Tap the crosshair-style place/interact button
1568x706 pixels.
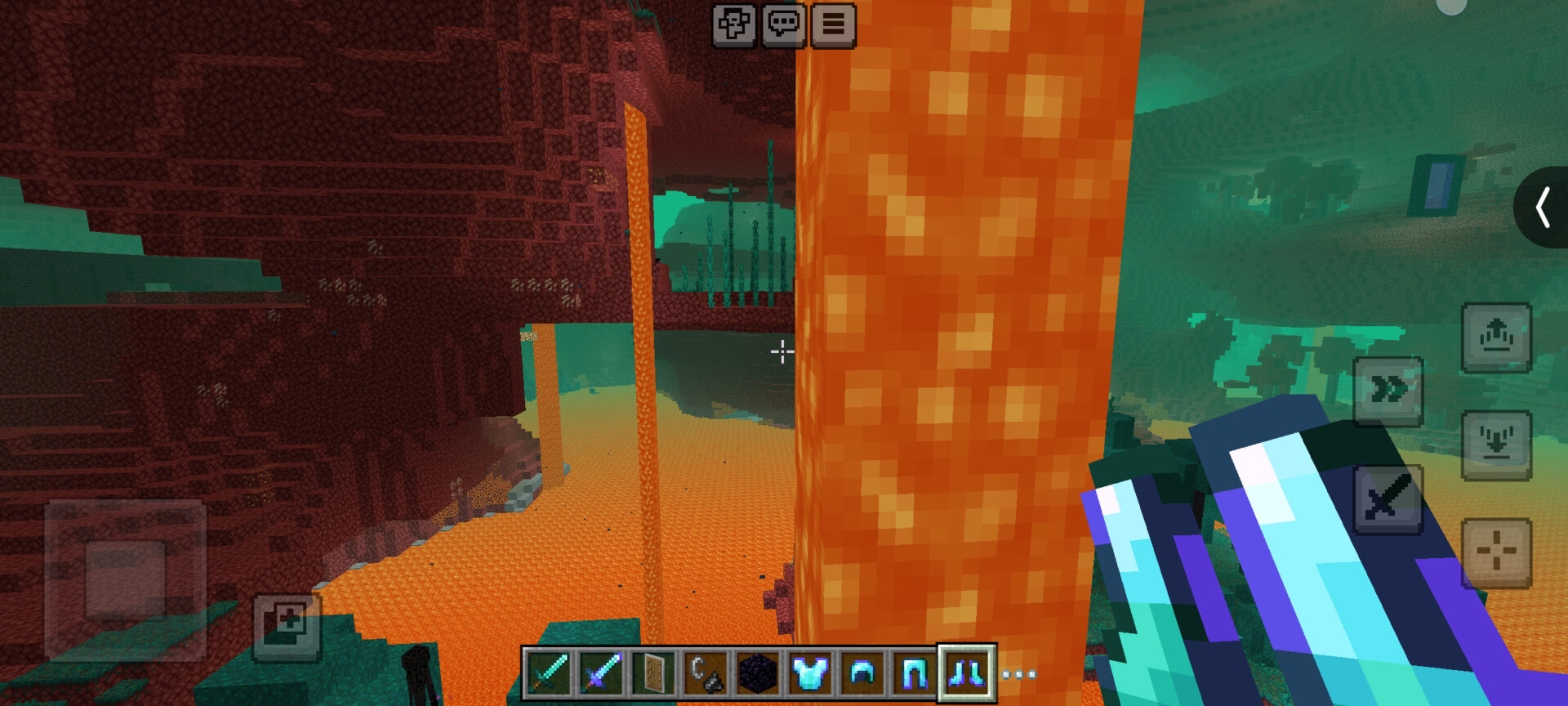1496,553
